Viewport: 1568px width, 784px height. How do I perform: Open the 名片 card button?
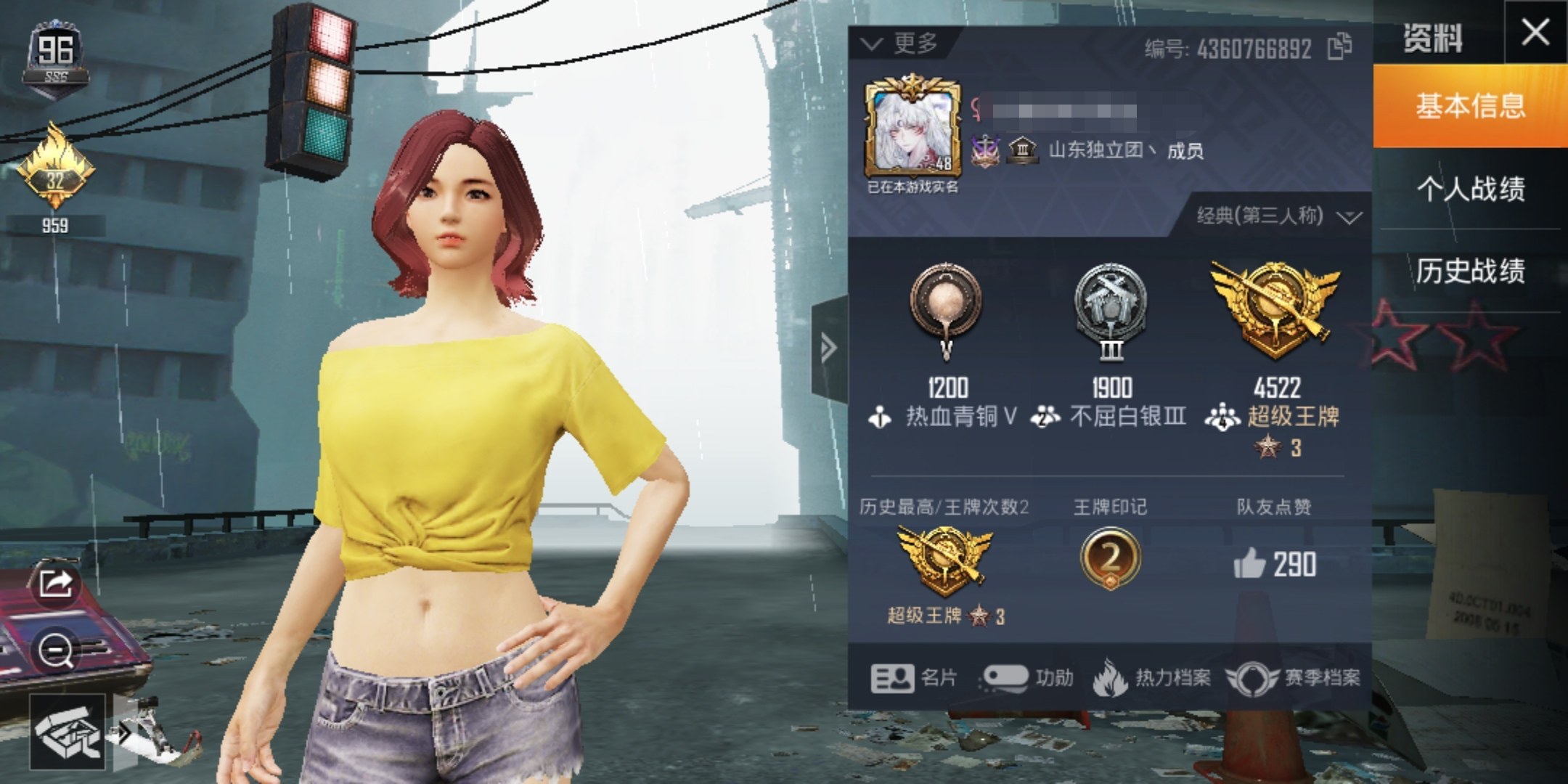(x=914, y=678)
